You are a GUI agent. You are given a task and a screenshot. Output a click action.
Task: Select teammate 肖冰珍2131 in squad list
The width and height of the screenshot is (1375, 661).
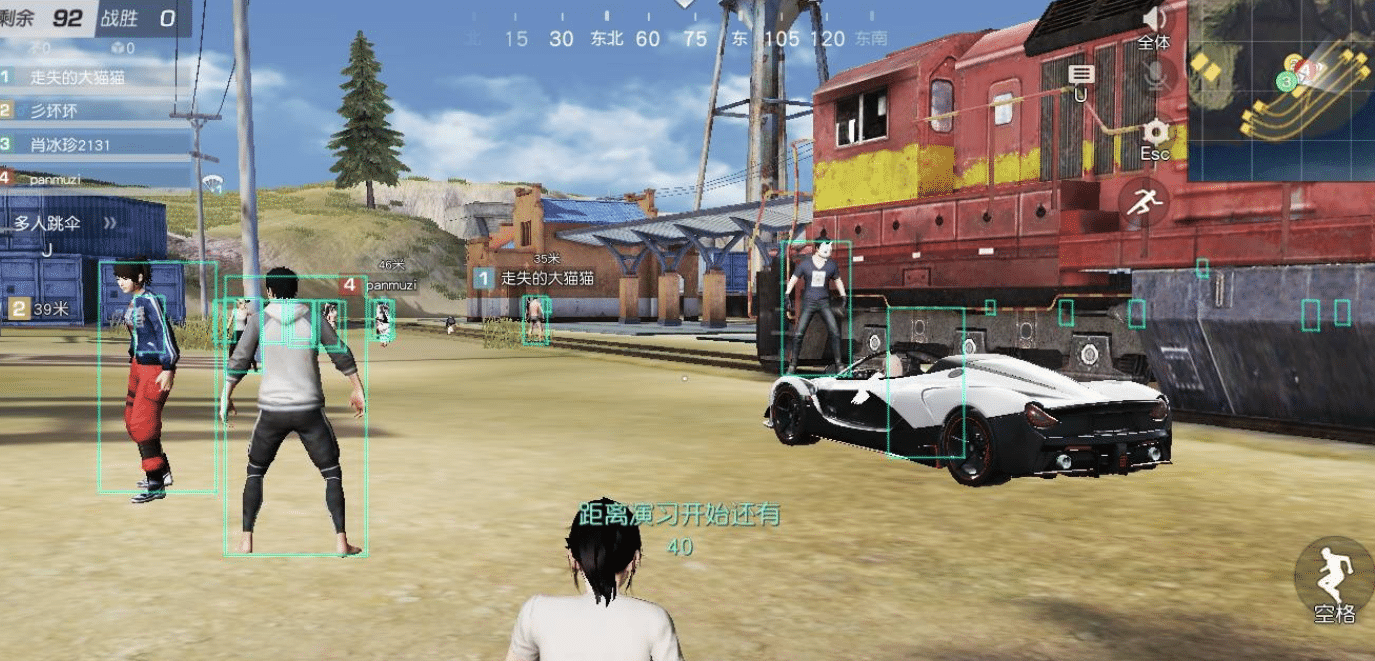70,144
